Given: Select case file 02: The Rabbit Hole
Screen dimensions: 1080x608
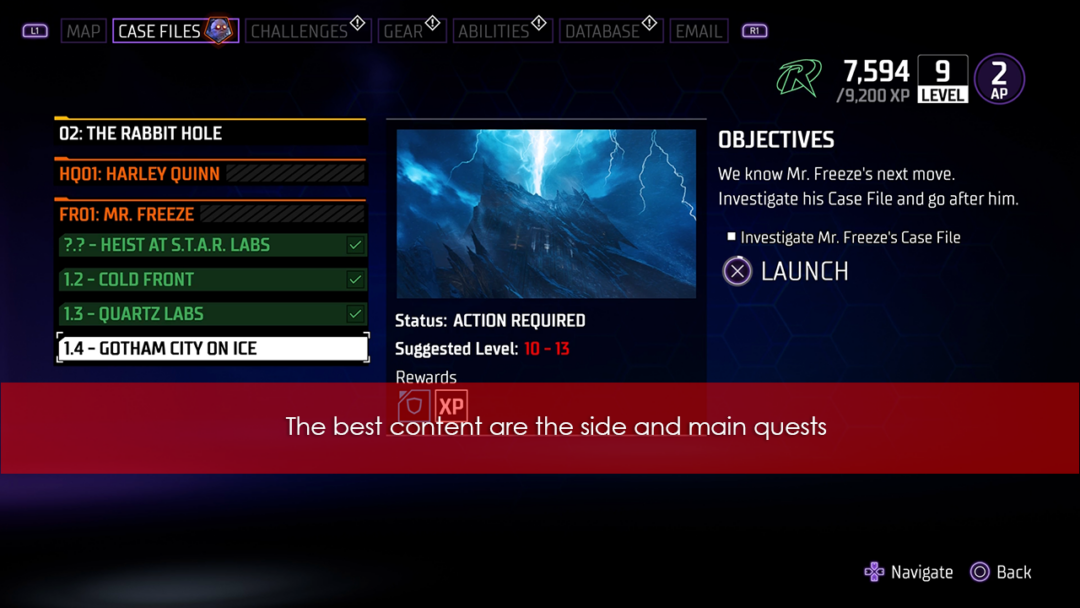Looking at the screenshot, I should (x=210, y=133).
